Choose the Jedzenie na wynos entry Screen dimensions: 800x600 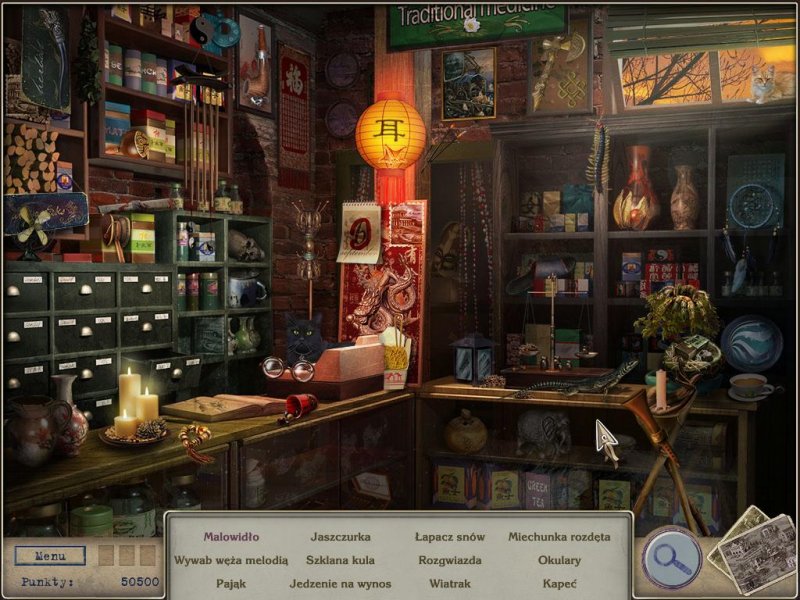coord(340,583)
